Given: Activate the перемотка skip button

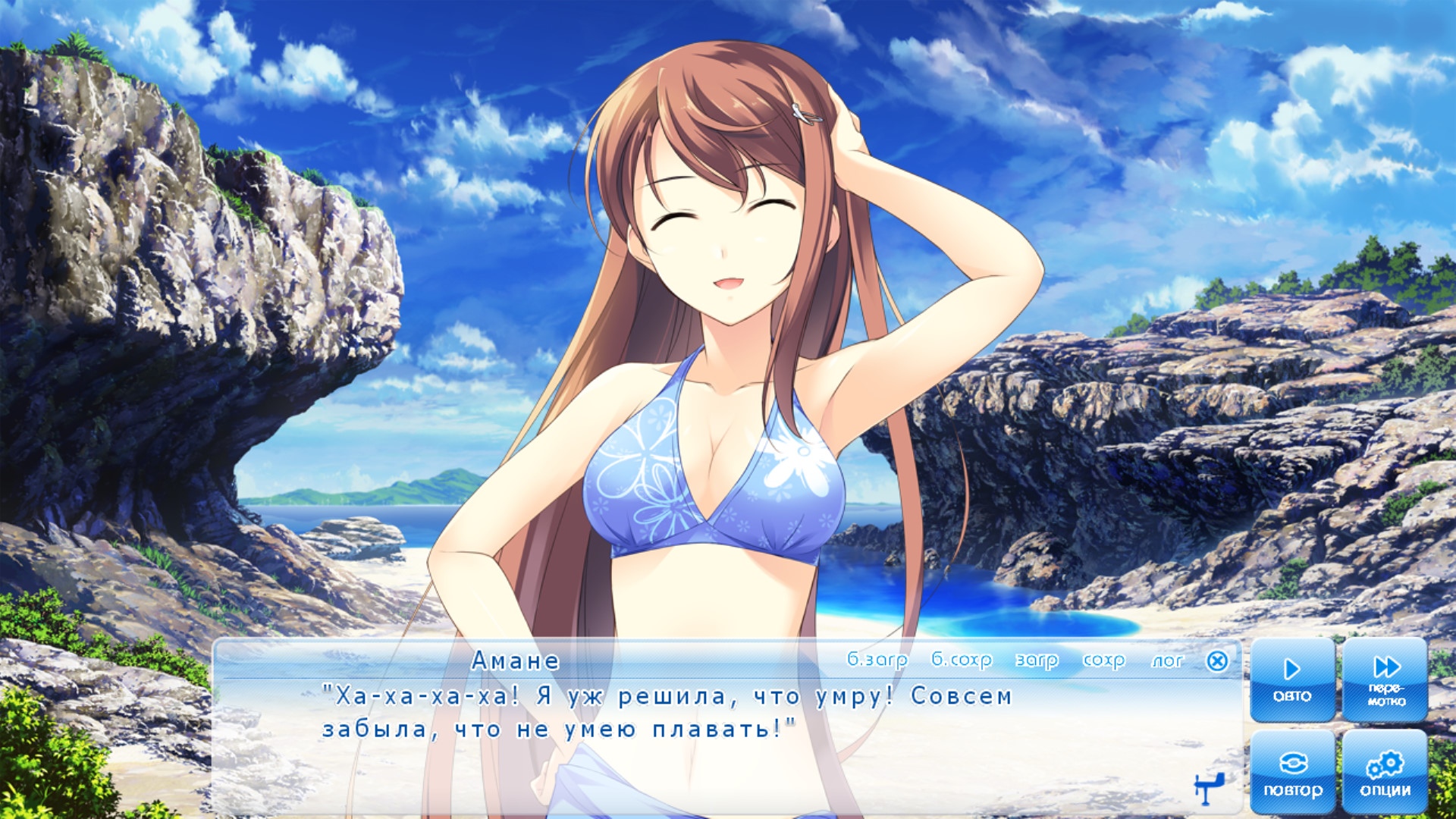Looking at the screenshot, I should point(1385,679).
